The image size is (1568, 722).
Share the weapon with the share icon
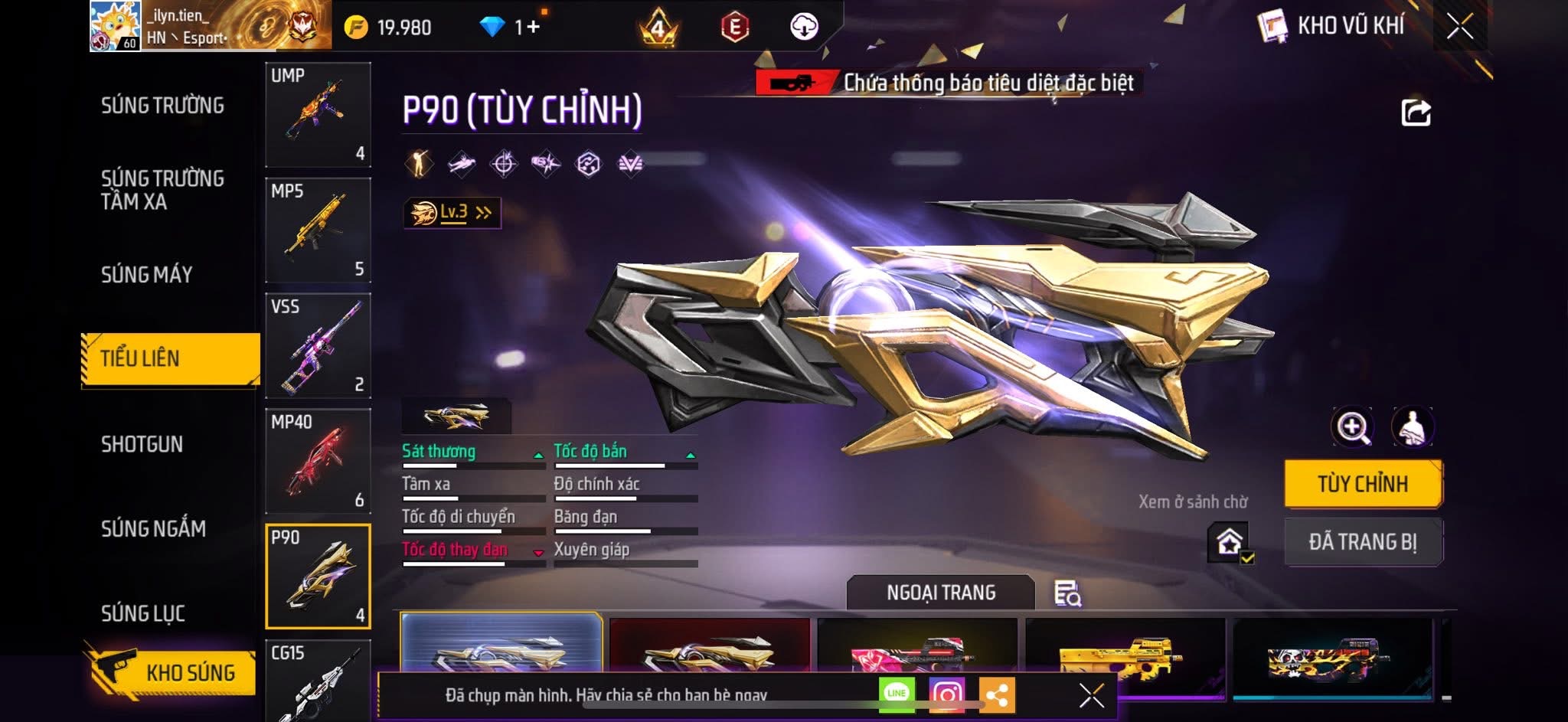1416,113
